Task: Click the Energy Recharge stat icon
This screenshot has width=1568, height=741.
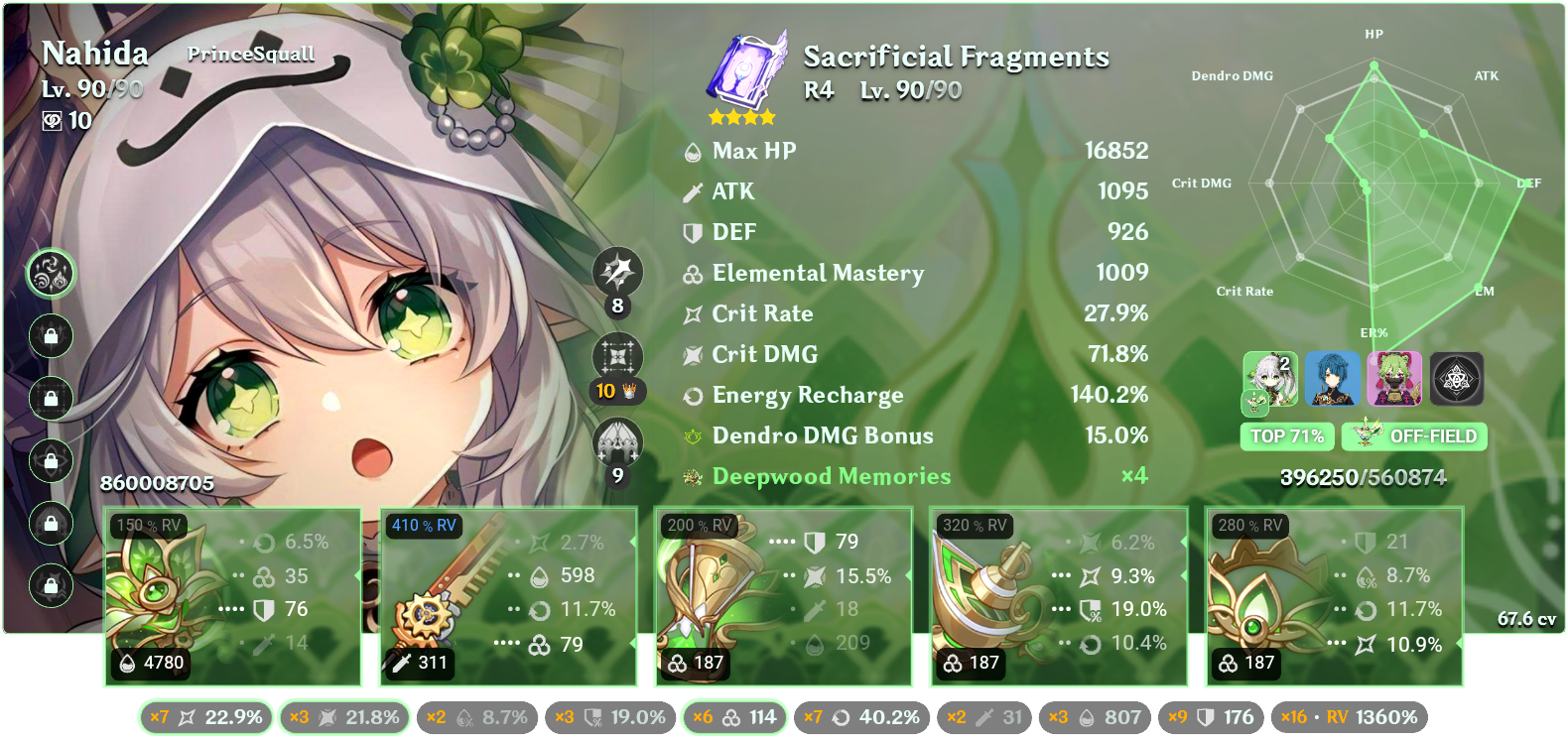Action: 691,395
